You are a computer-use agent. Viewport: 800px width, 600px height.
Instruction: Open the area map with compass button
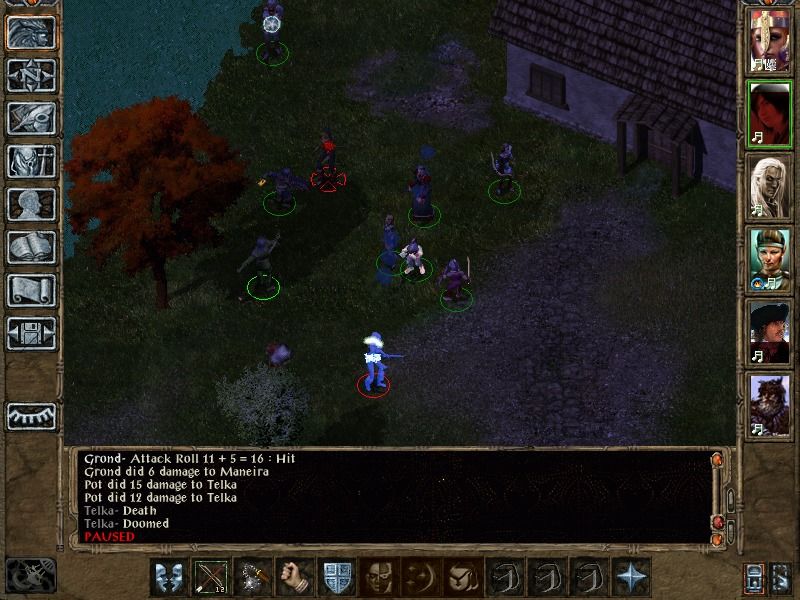[x=31, y=75]
